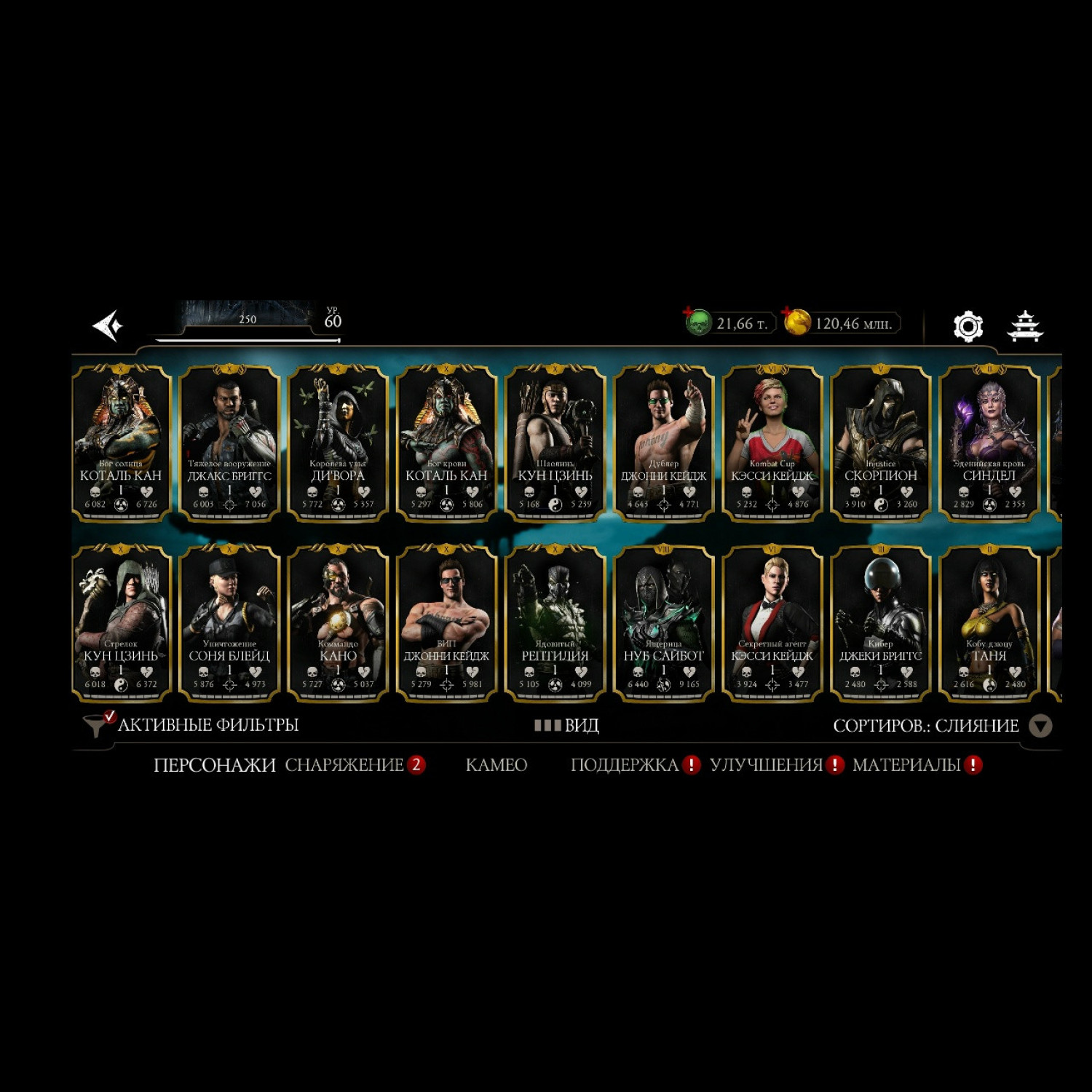Switch to the Камео tab
This screenshot has height=1092, width=1092.
pos(496,765)
